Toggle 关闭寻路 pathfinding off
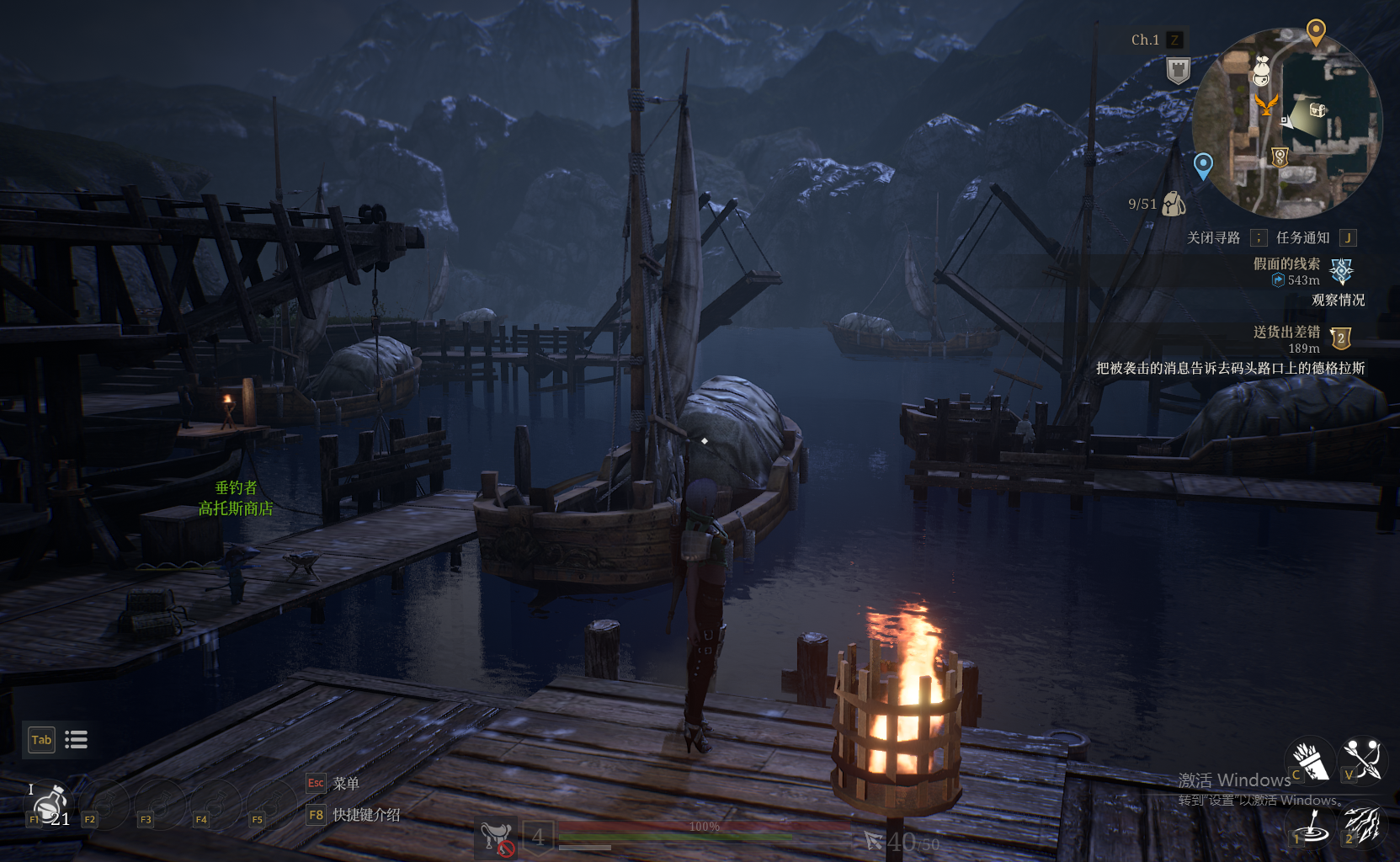1400x862 pixels. tap(1213, 238)
